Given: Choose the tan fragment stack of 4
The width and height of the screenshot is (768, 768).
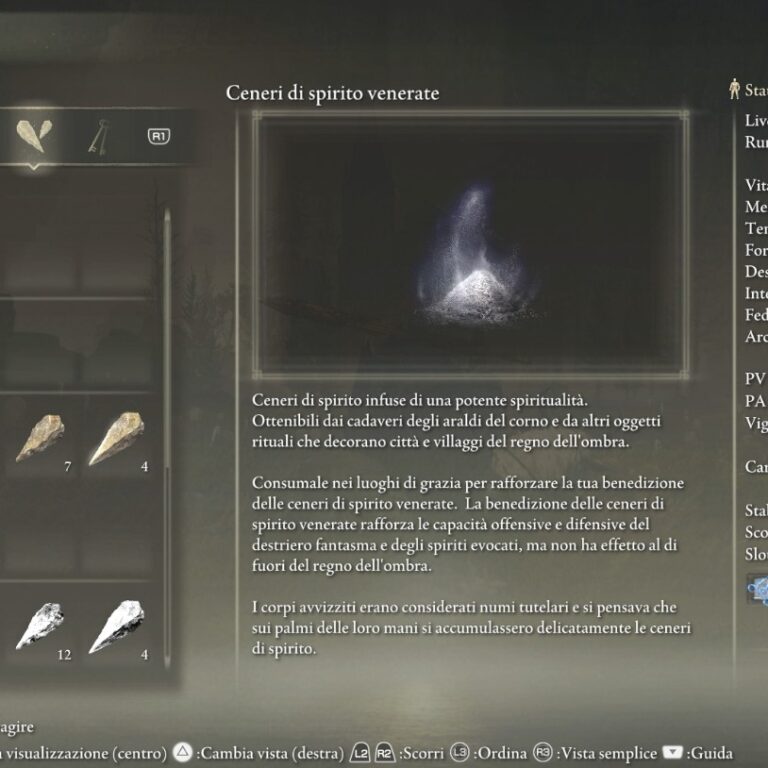Looking at the screenshot, I should [x=116, y=438].
